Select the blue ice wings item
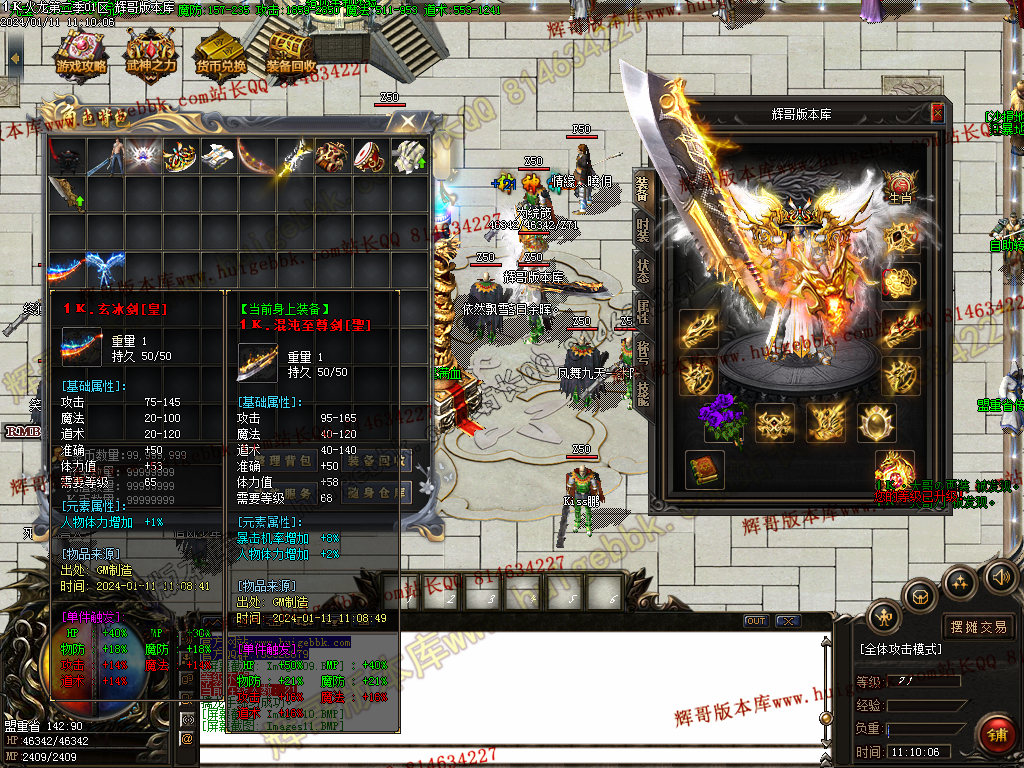The height and width of the screenshot is (768, 1024). coord(105,270)
